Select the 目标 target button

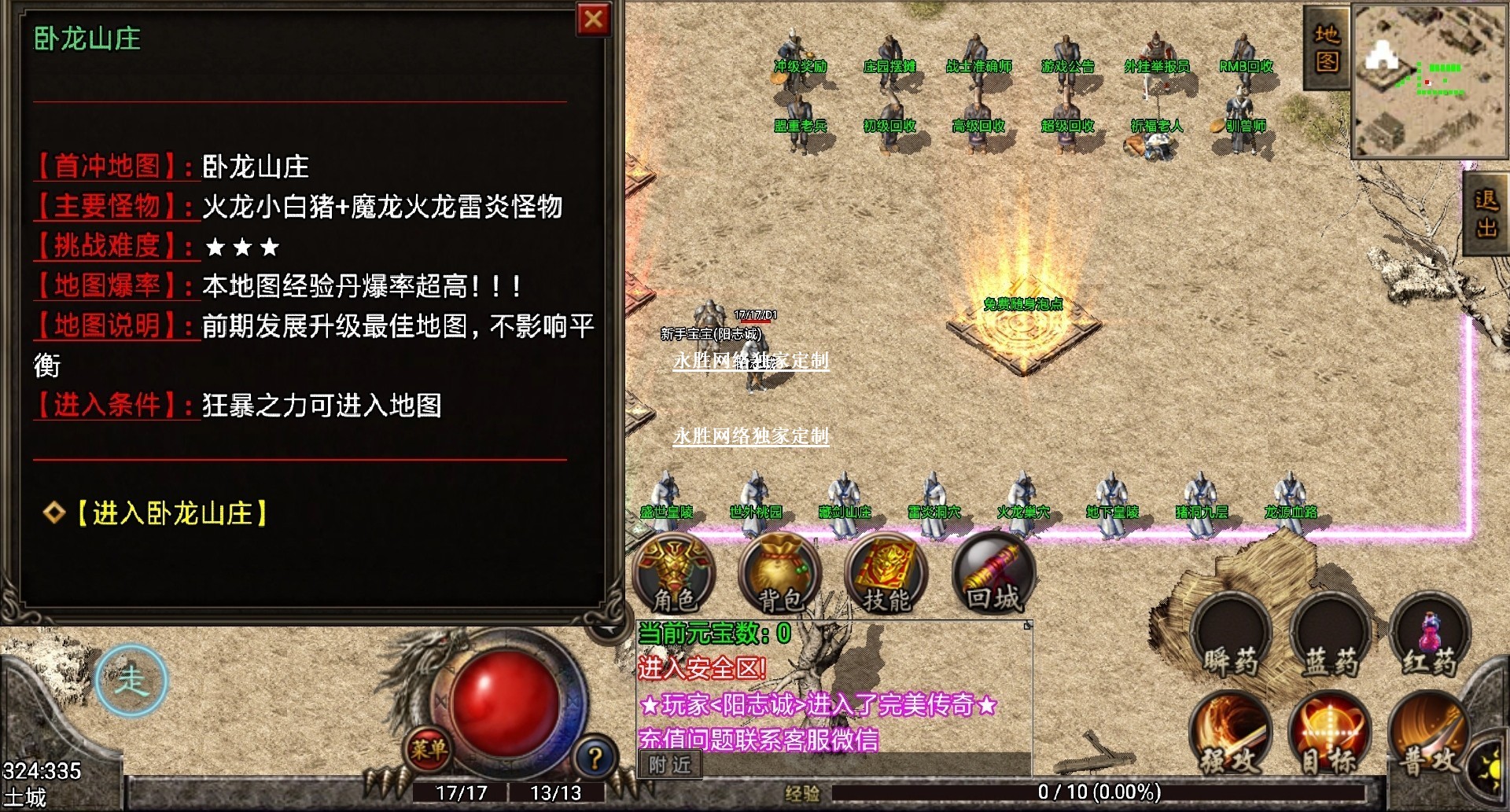point(1330,735)
